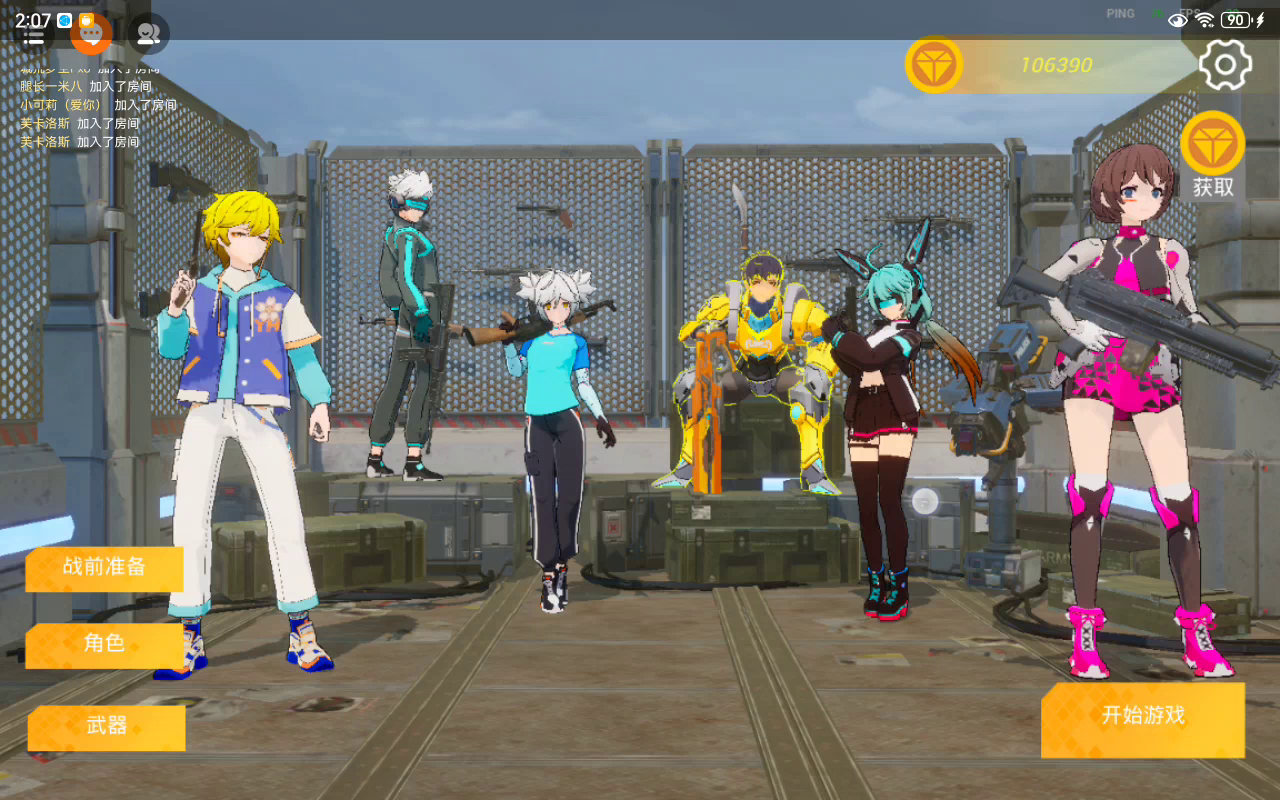
Task: Open the orange chat bubble icon
Action: click(91, 34)
